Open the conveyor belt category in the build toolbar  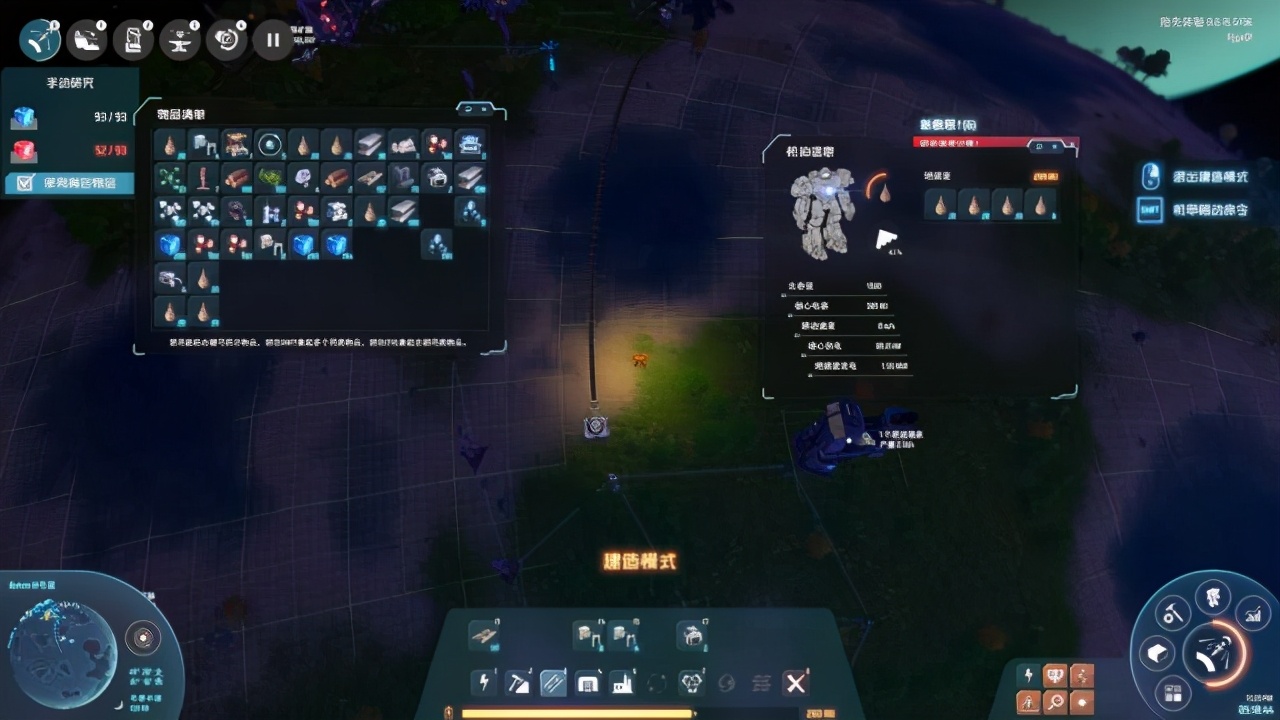coord(551,682)
